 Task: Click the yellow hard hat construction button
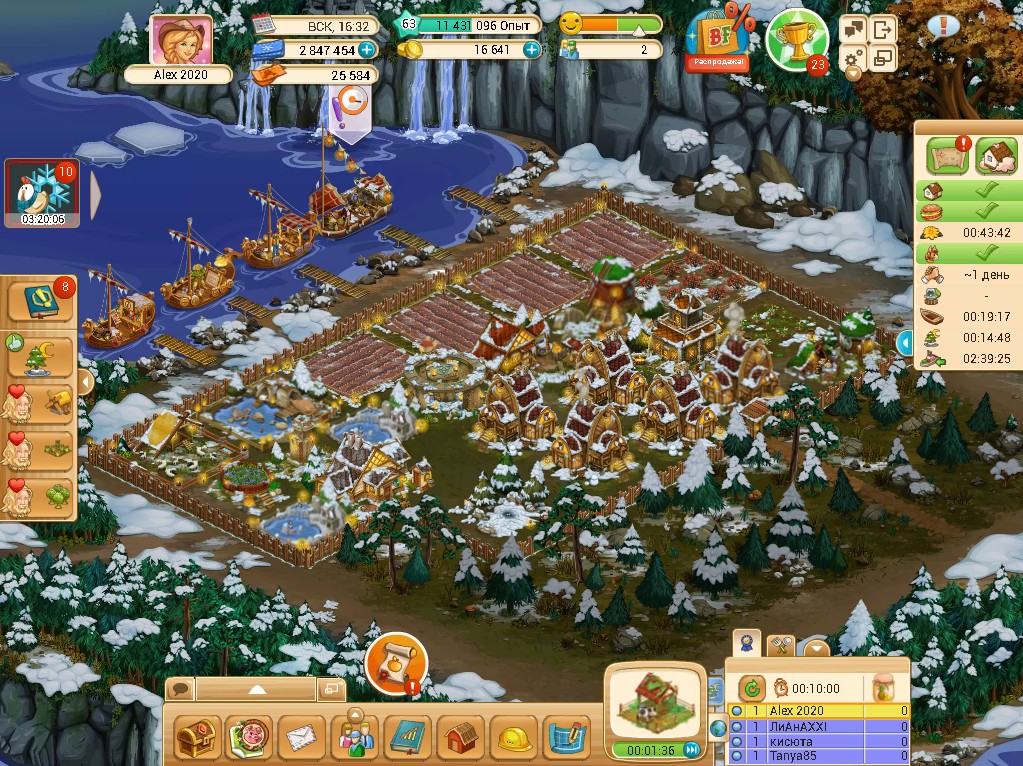point(514,740)
